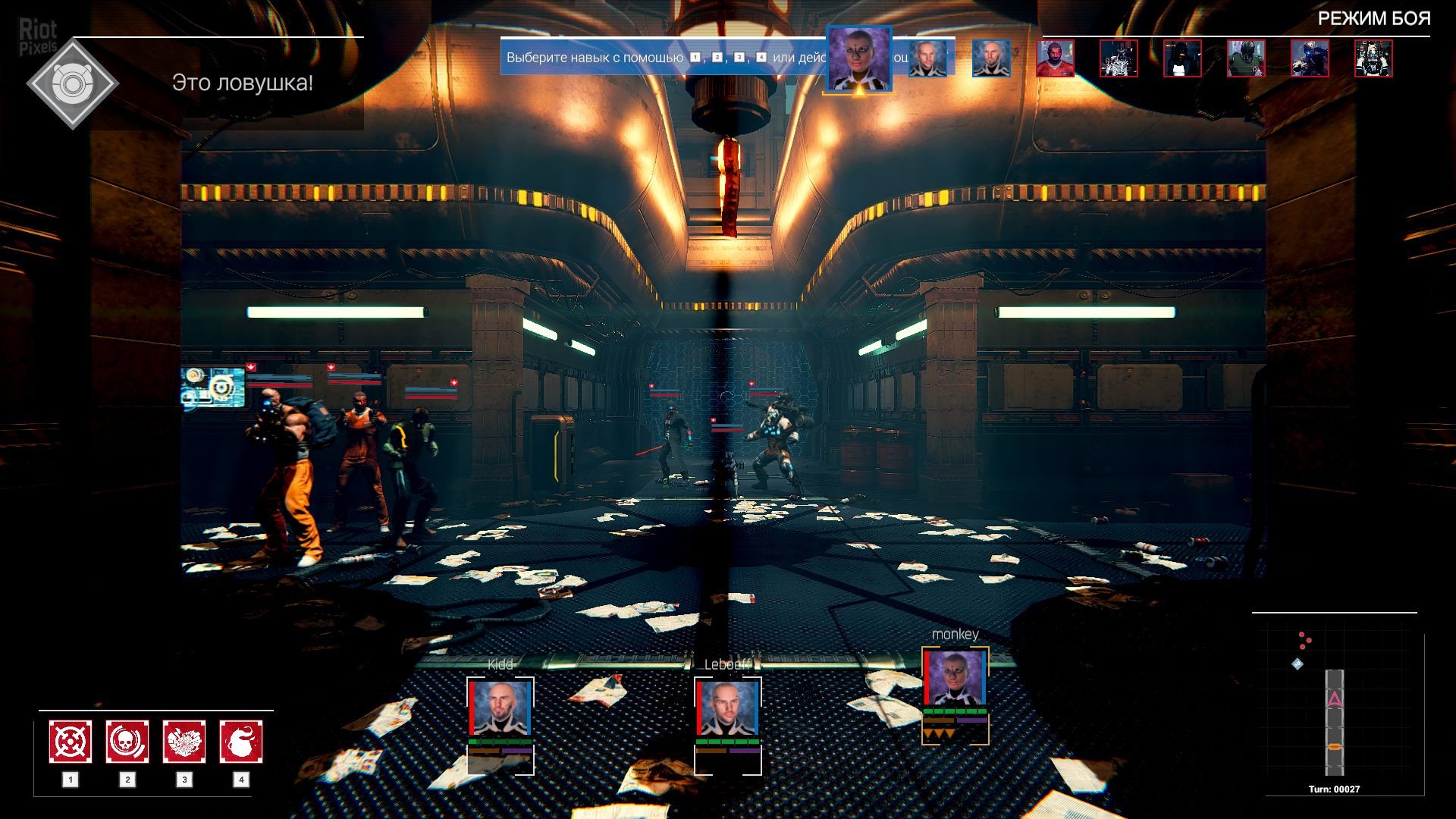Screen dimensions: 1456x819
Task: Select monkey's party portrait
Action: (955, 678)
